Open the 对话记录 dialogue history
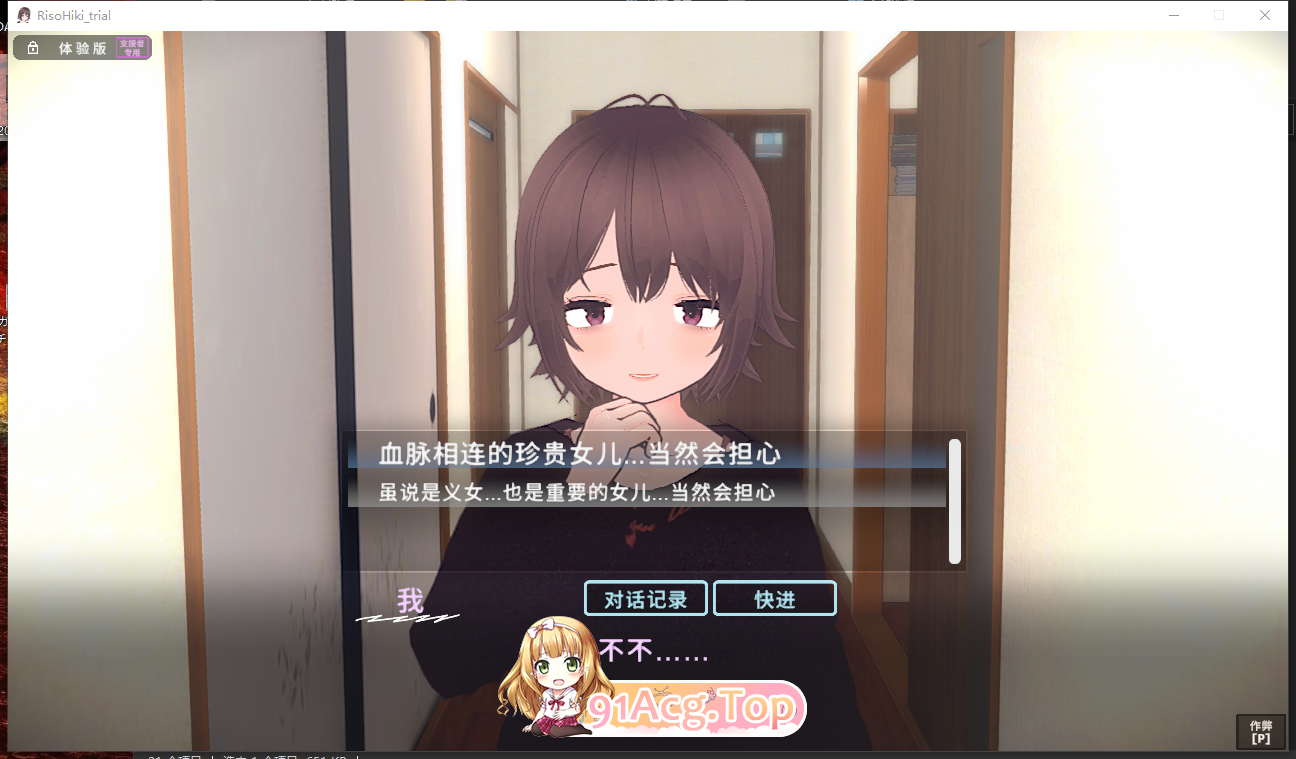 645,598
